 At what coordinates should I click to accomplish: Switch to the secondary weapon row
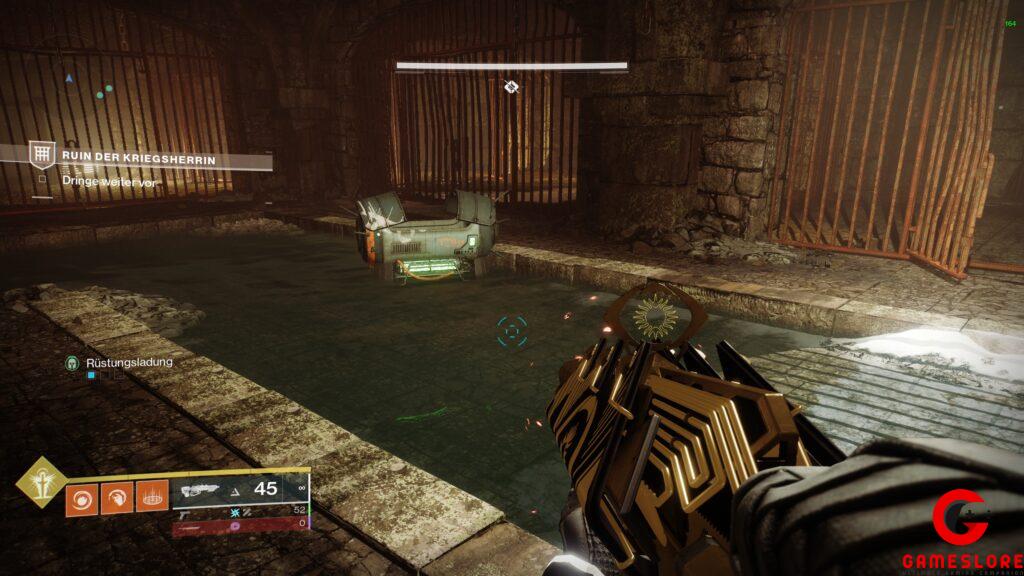(x=238, y=511)
